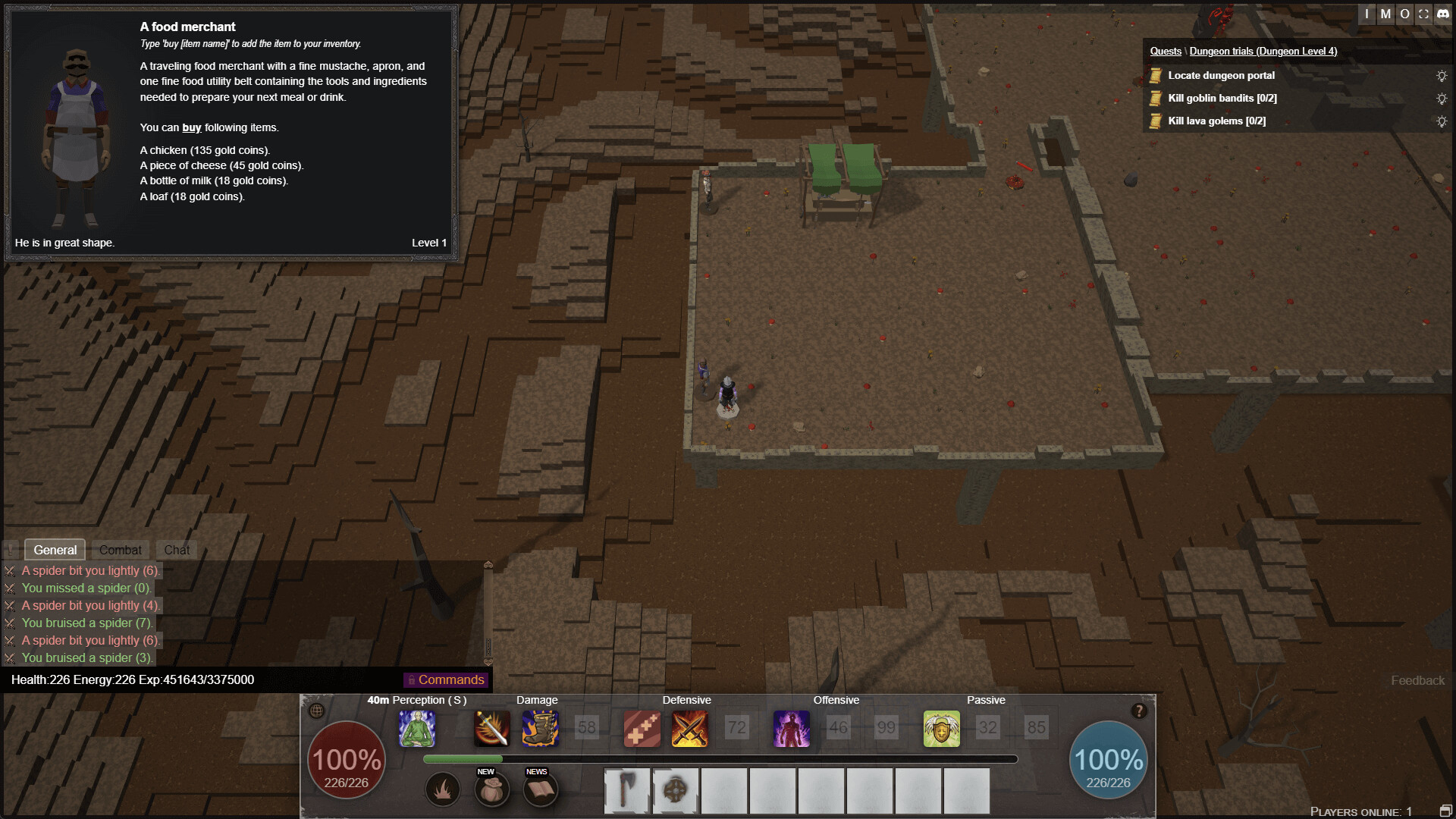1456x819 pixels.
Task: Switch to the Chat tab
Action: 176,549
